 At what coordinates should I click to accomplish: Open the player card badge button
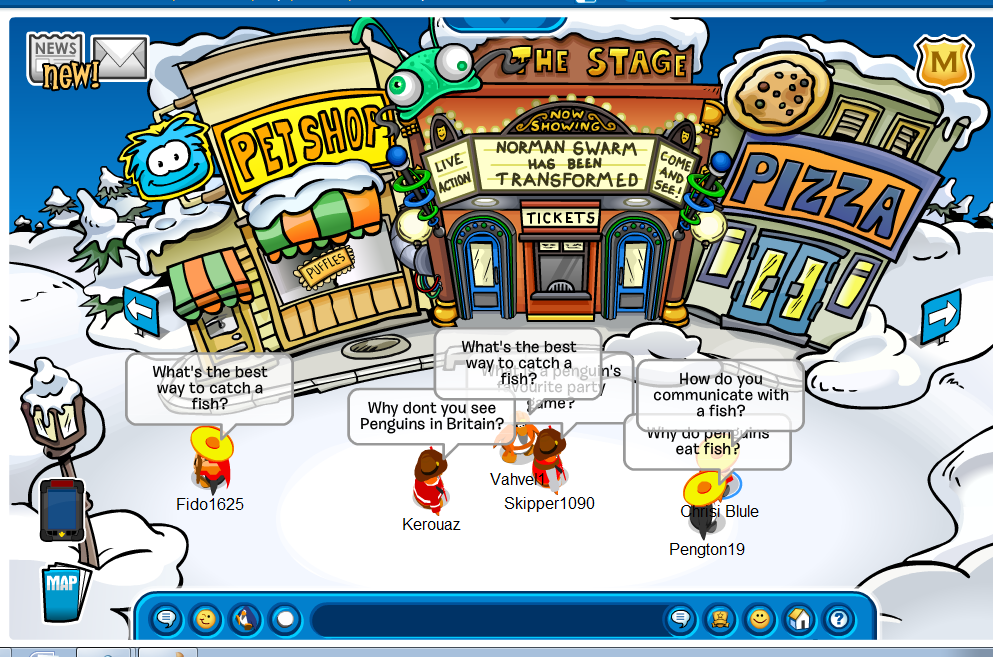click(720, 620)
